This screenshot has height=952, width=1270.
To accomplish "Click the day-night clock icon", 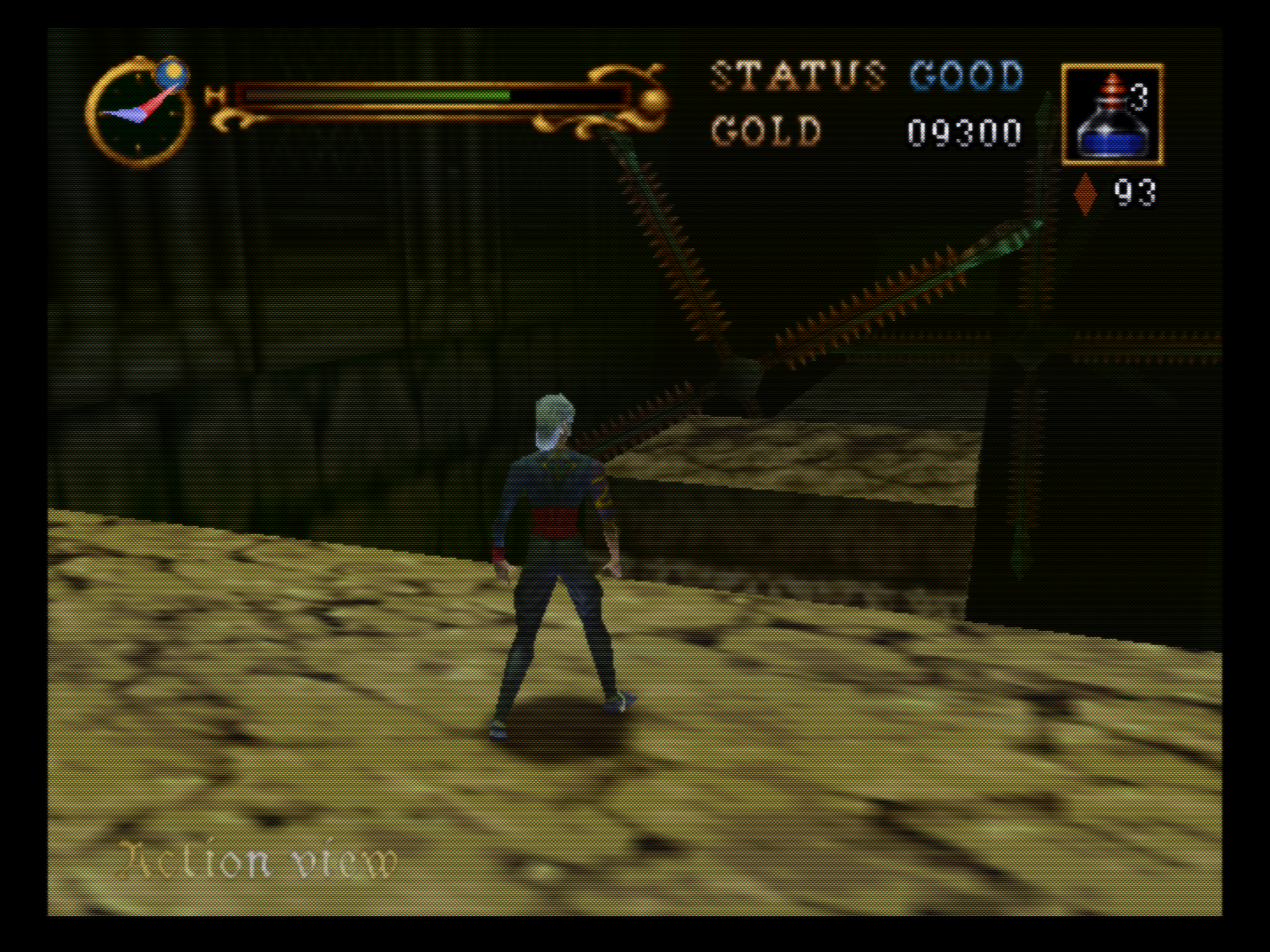I will pyautogui.click(x=138, y=112).
